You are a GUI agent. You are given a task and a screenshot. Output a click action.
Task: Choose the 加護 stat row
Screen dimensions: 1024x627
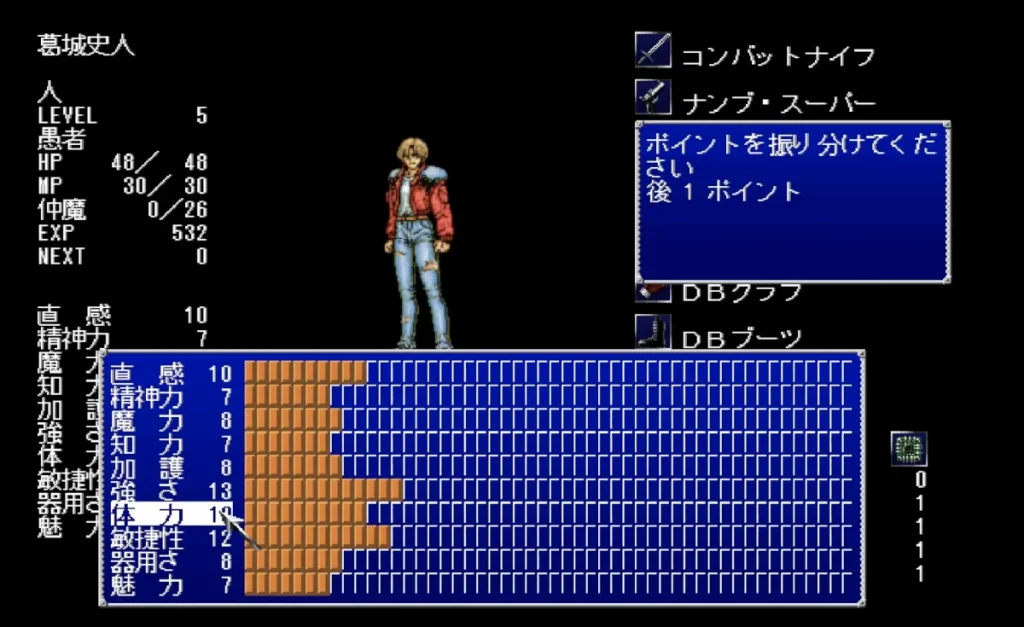[170, 467]
